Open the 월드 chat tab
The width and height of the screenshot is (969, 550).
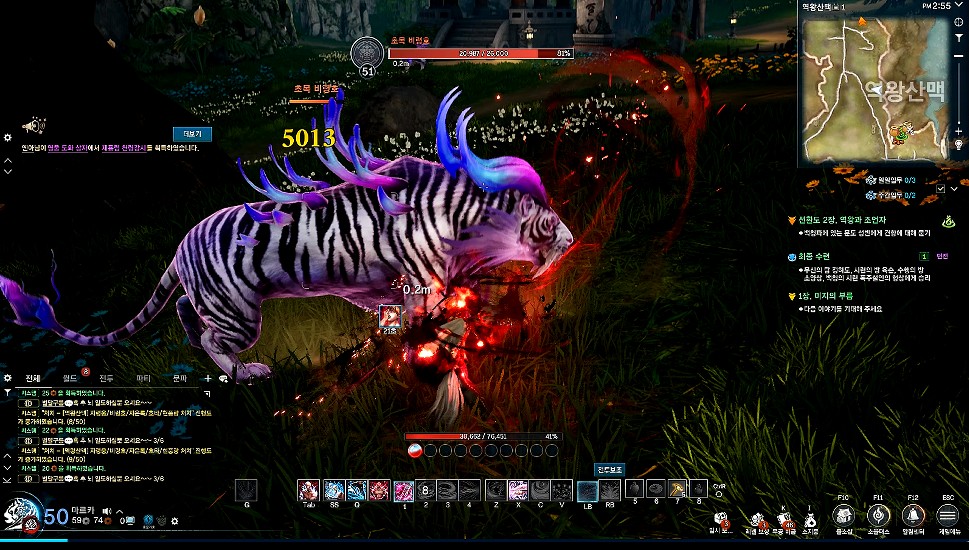point(70,378)
